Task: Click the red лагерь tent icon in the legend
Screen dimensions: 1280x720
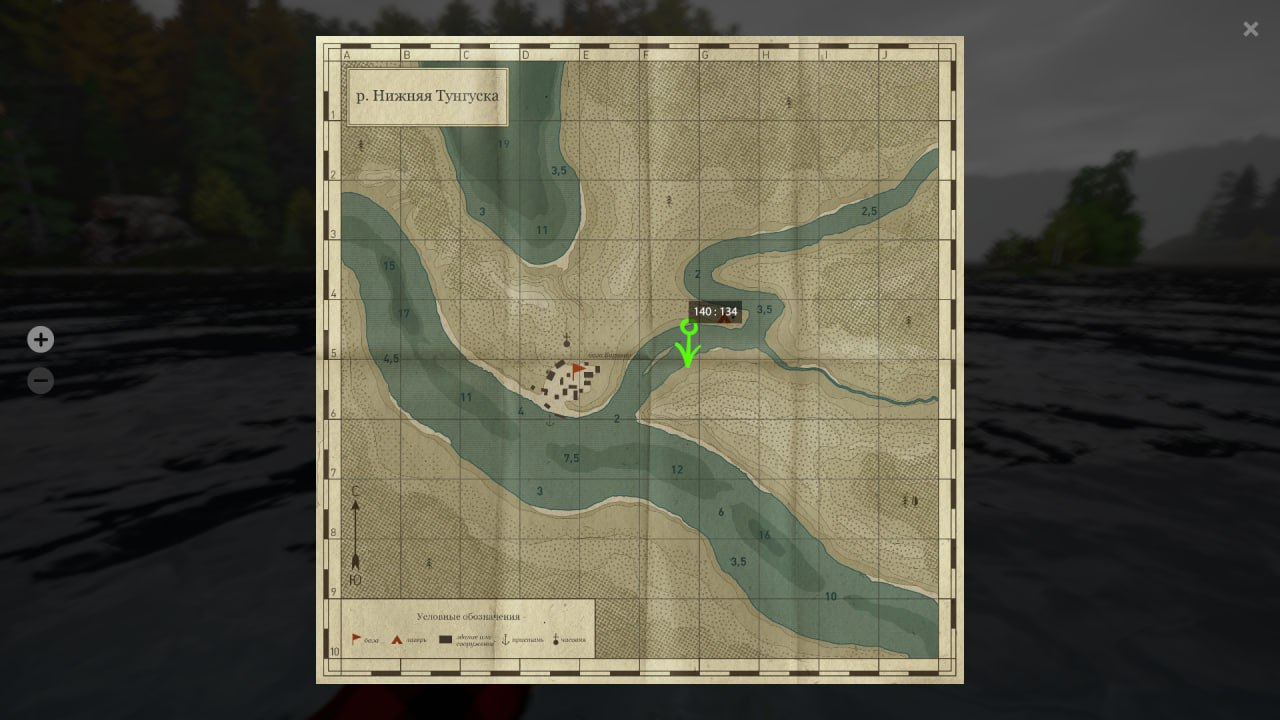Action: click(x=397, y=638)
